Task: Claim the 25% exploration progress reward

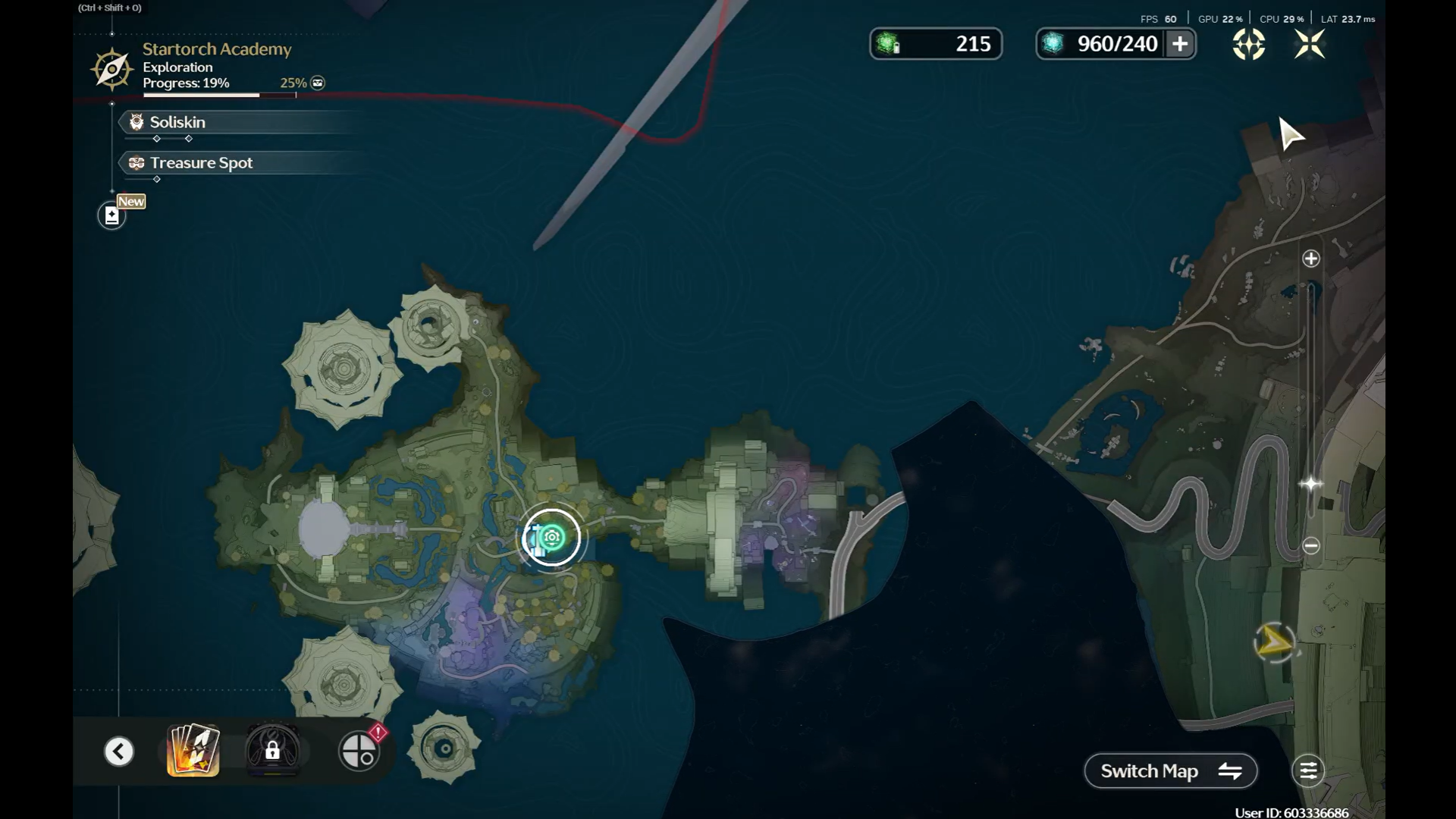Action: [x=318, y=83]
